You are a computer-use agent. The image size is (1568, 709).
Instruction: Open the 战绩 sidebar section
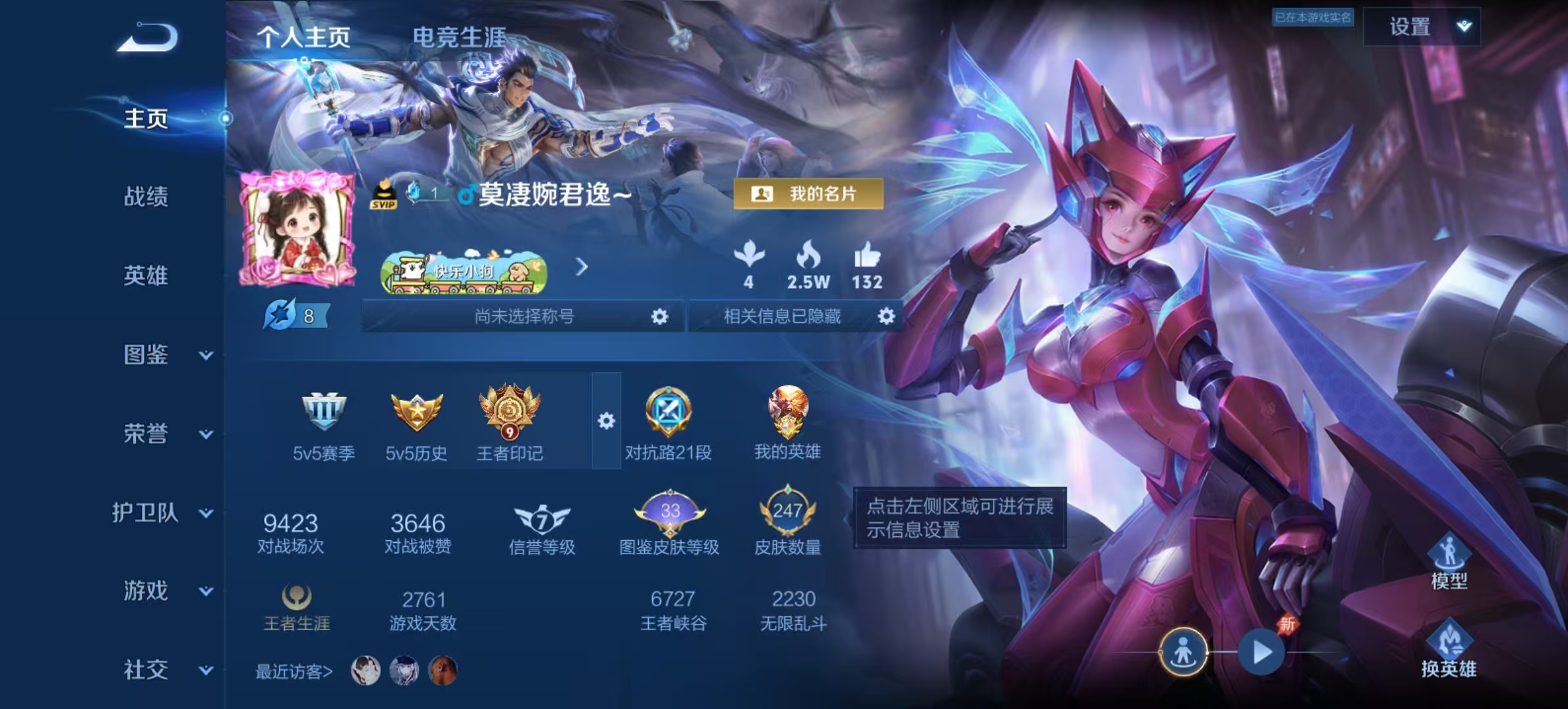146,196
